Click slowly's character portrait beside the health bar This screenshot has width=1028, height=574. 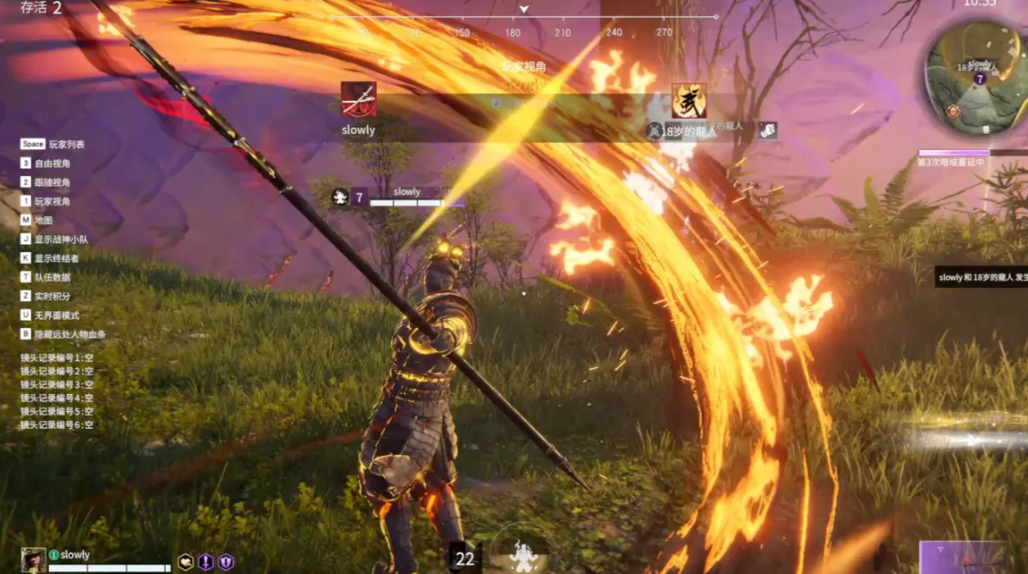coord(33,559)
